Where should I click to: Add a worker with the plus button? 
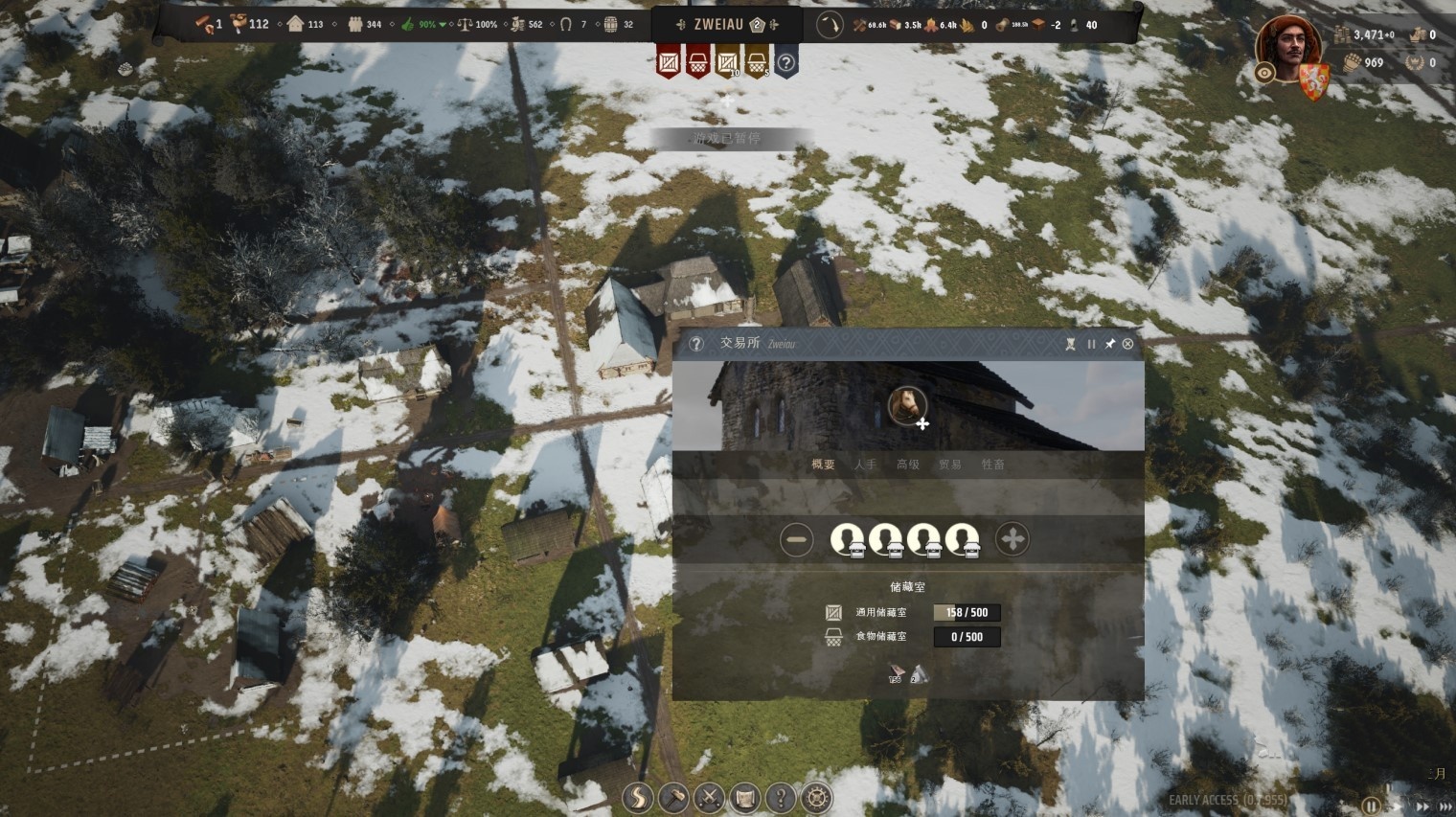(1012, 540)
